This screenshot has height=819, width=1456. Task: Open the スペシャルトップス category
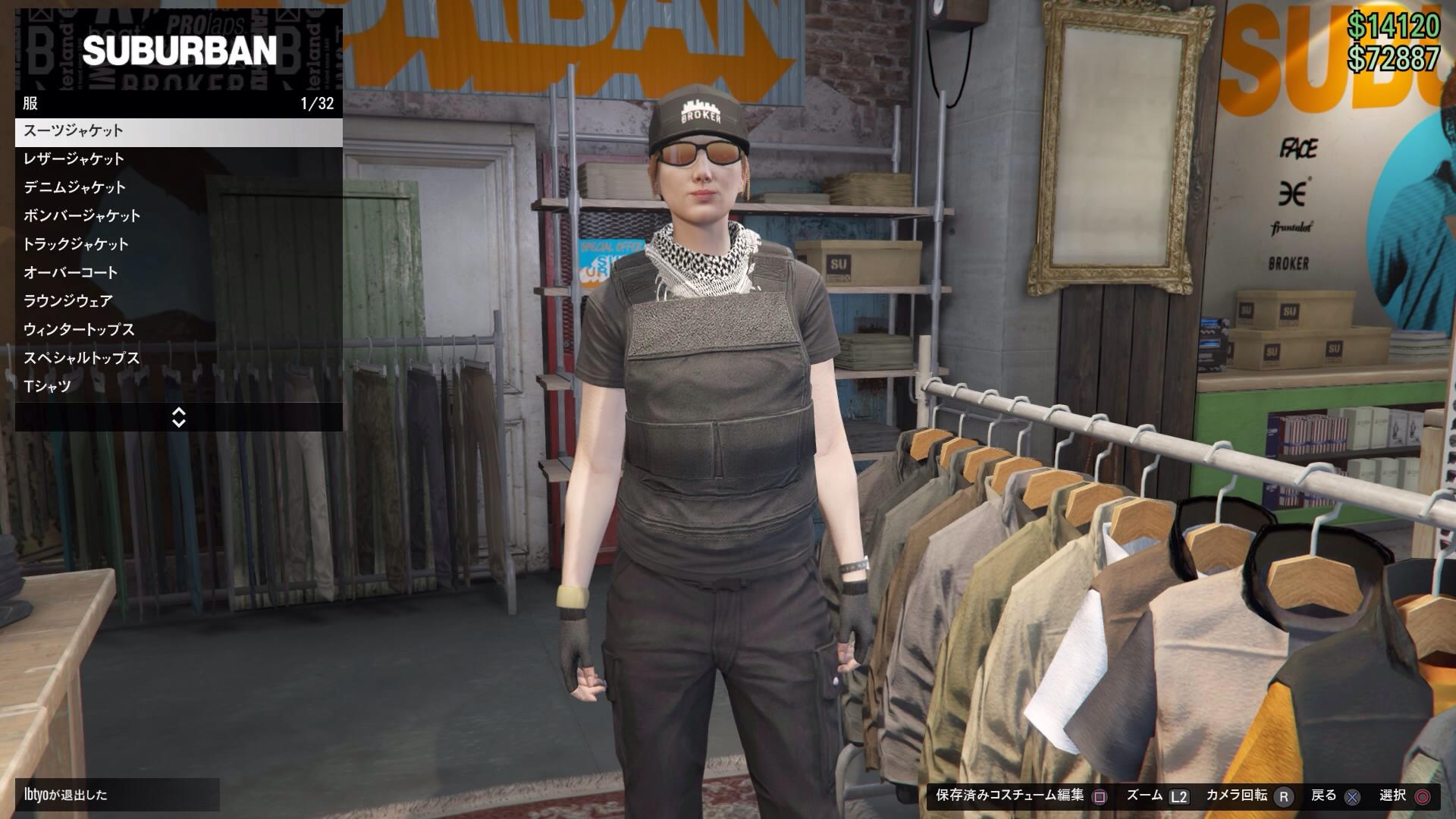[178, 358]
